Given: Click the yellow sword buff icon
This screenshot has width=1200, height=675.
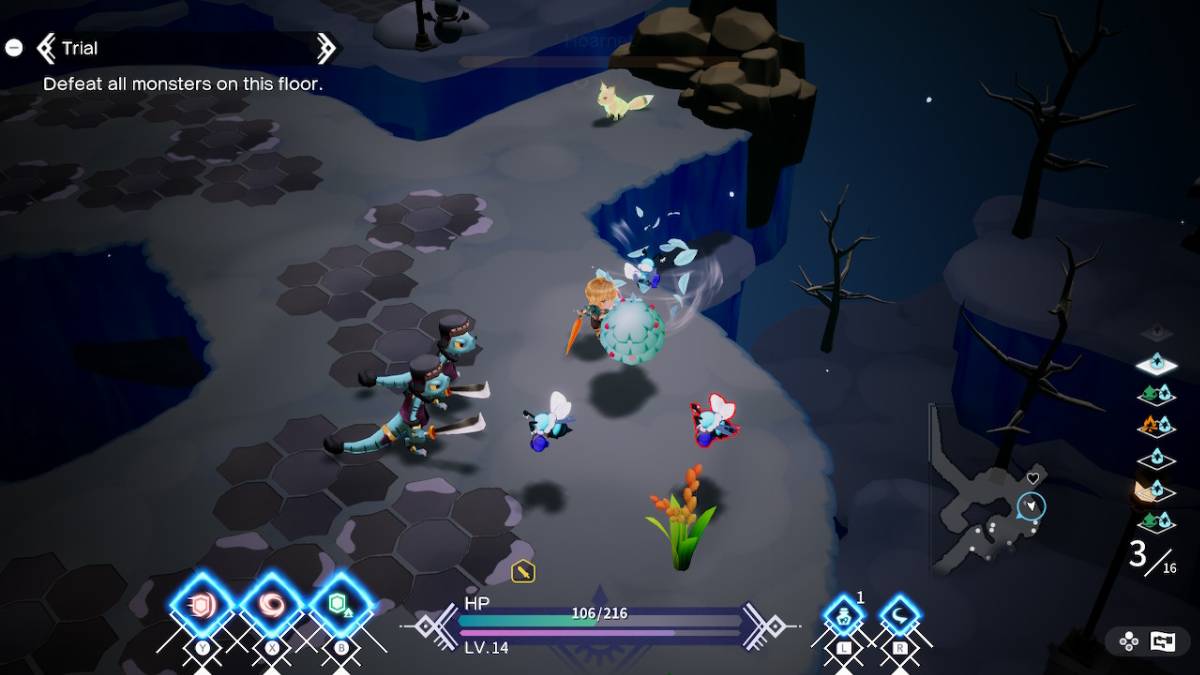Looking at the screenshot, I should (523, 571).
